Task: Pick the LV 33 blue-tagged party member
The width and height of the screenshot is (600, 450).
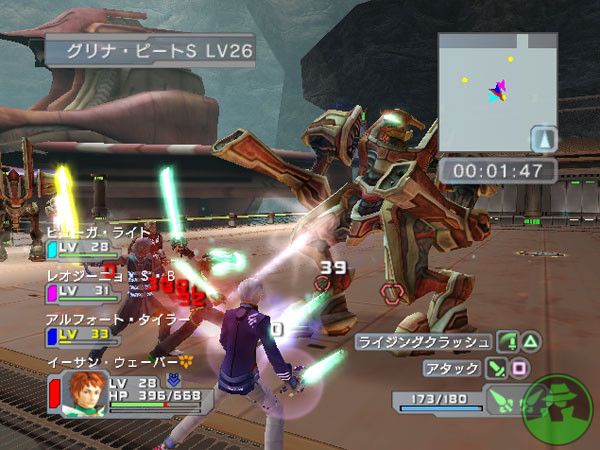Action: (x=82, y=333)
